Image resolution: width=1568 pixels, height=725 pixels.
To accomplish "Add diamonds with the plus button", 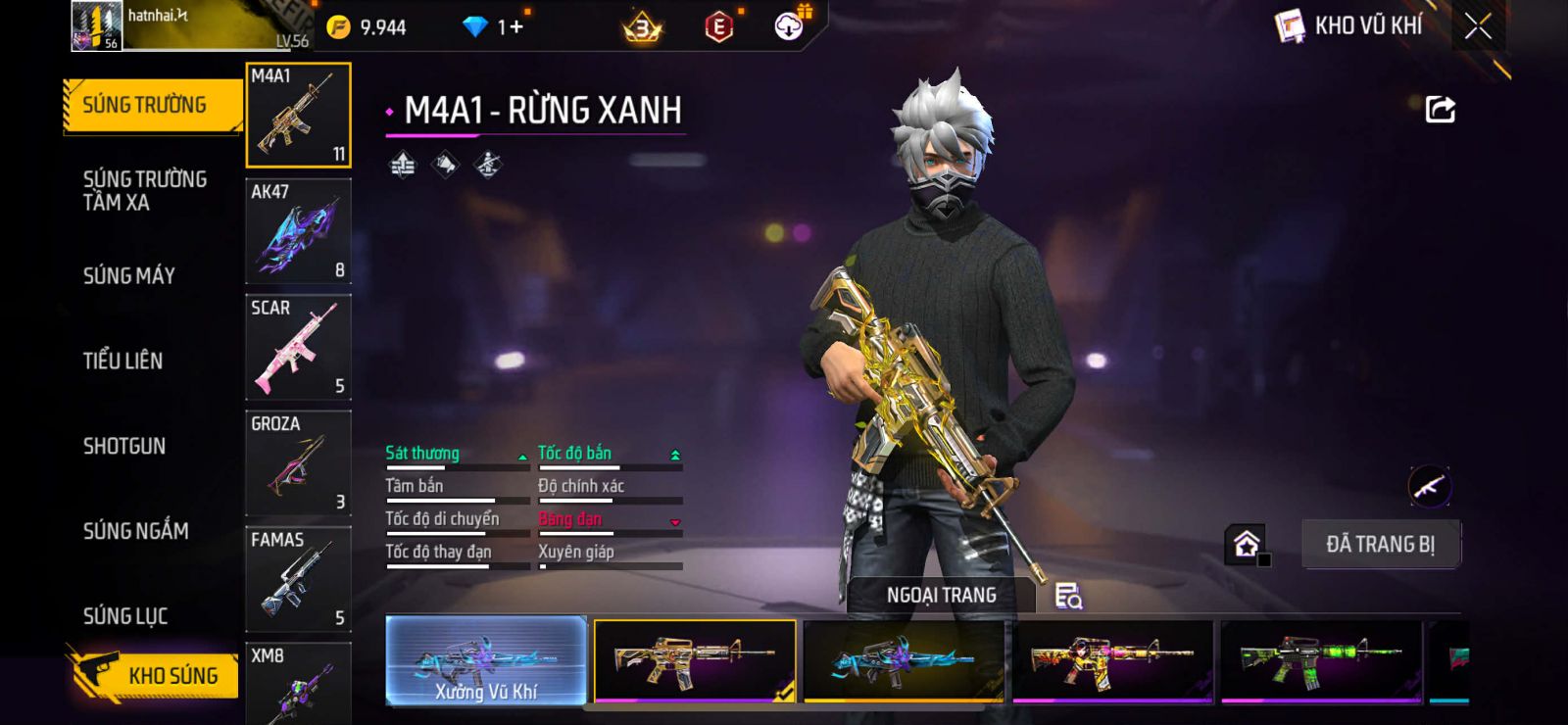I will (515, 27).
